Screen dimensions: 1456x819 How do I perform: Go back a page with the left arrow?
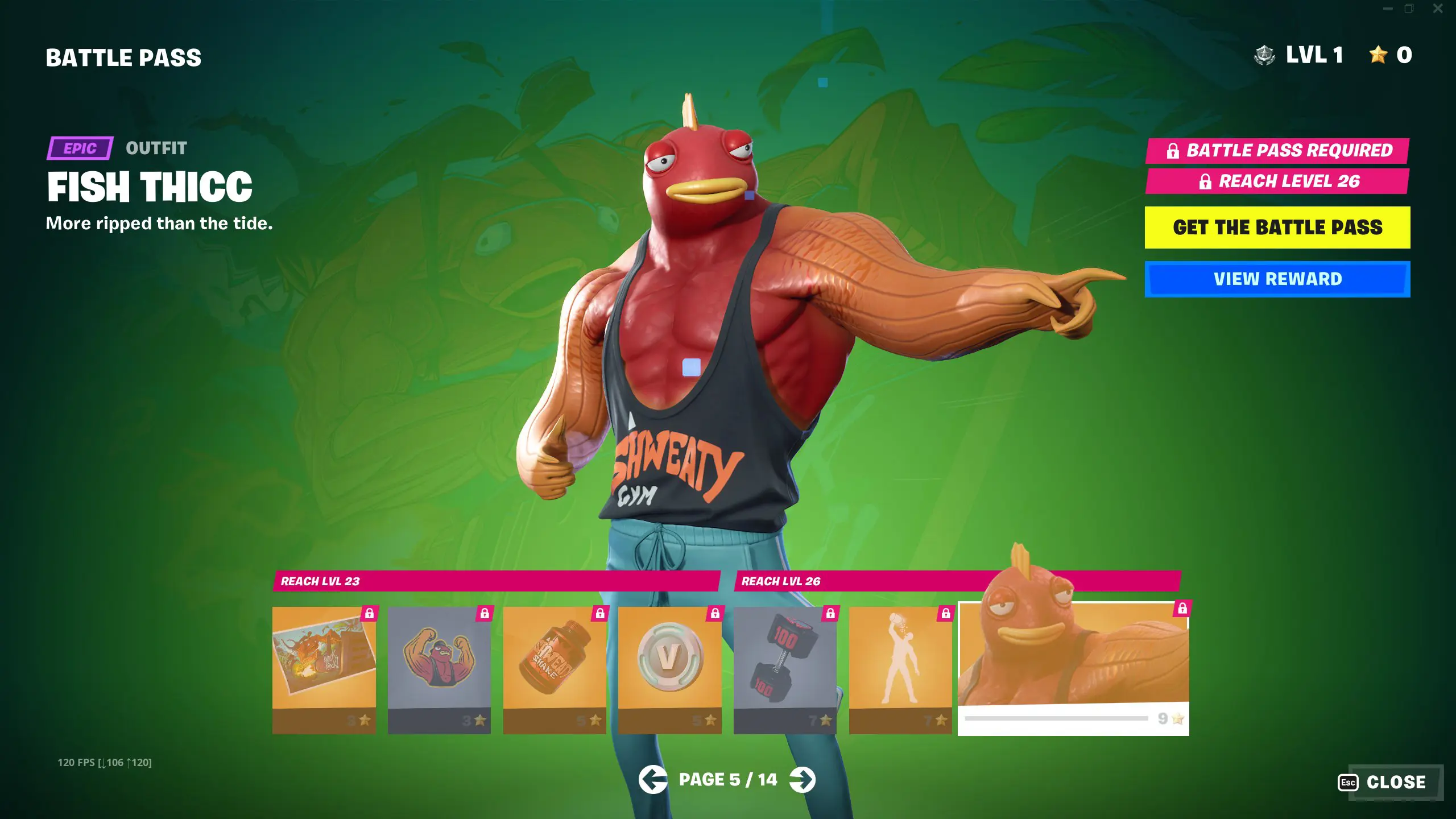[654, 780]
